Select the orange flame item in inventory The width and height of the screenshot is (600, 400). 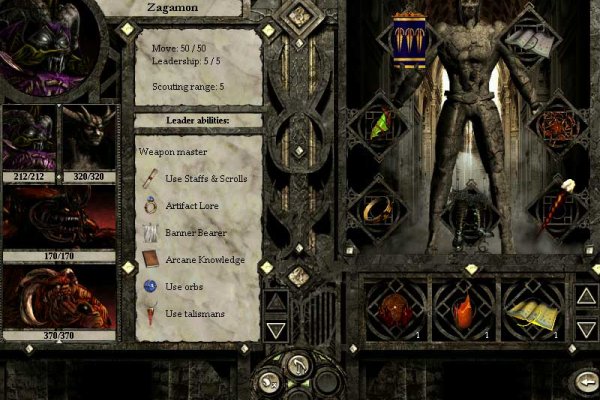tap(461, 308)
